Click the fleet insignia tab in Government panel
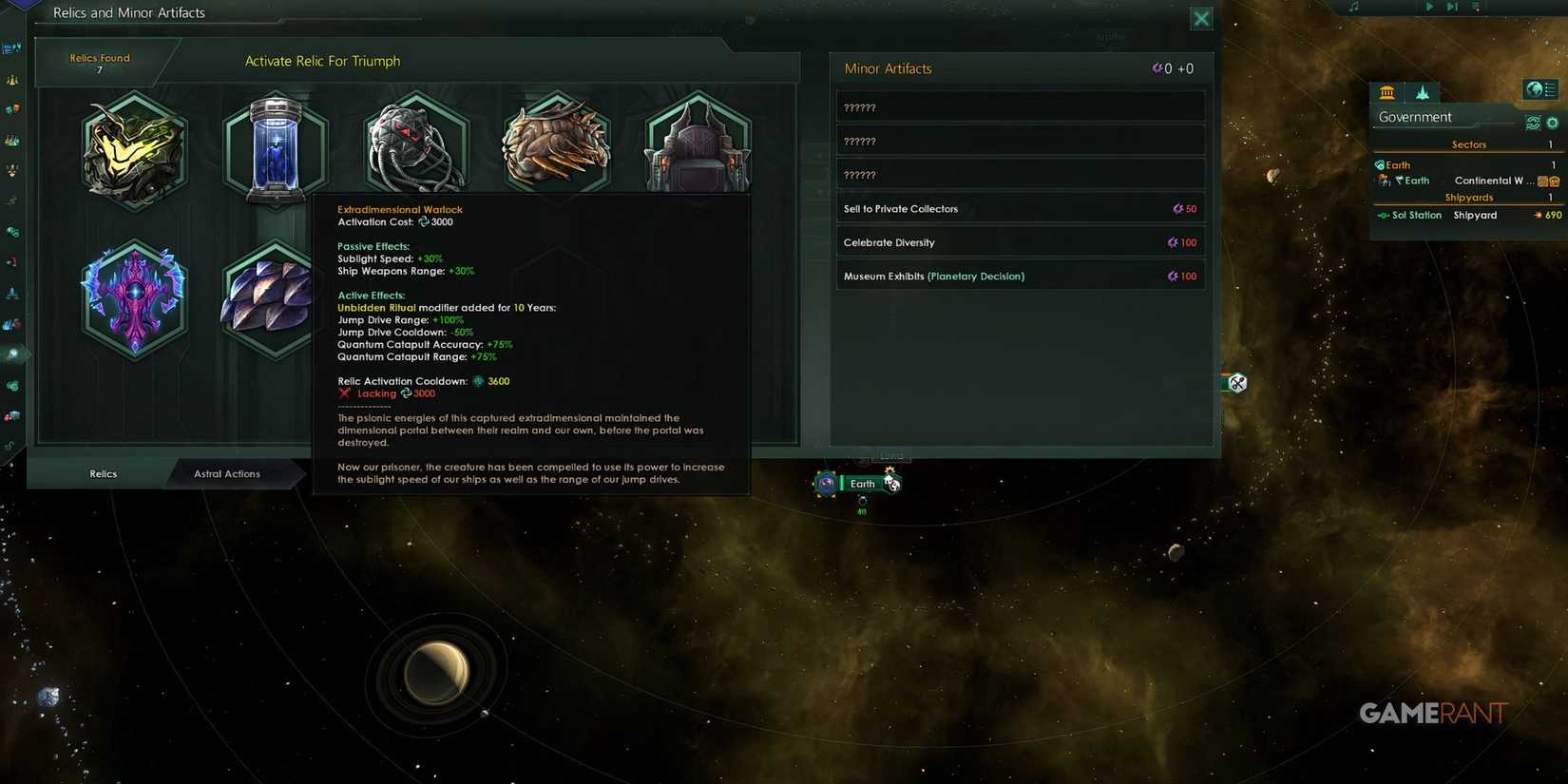 click(x=1422, y=92)
